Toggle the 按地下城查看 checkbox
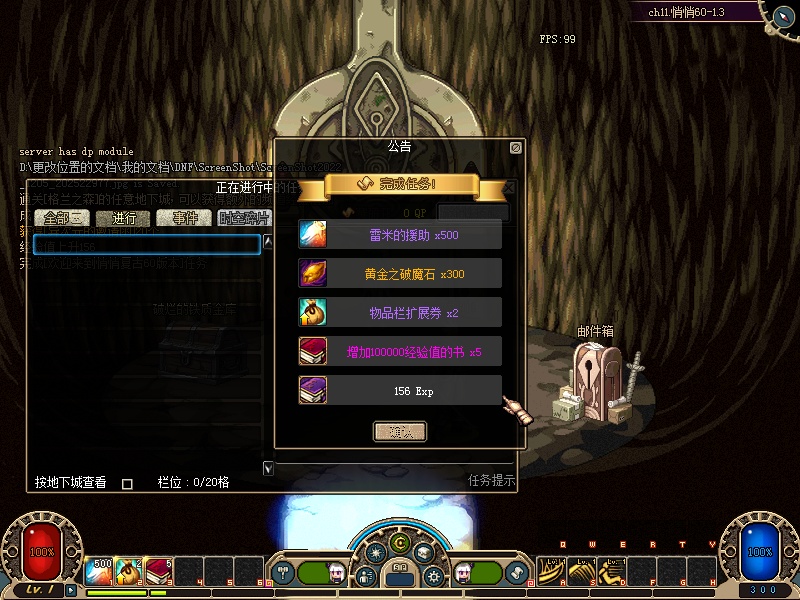This screenshot has width=800, height=600. [x=127, y=484]
